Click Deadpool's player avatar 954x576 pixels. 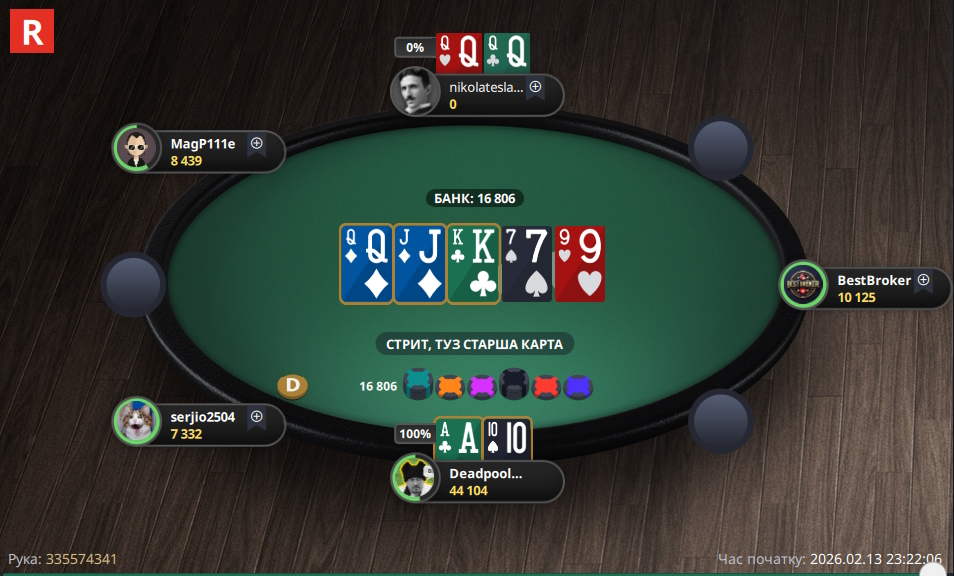click(x=416, y=479)
